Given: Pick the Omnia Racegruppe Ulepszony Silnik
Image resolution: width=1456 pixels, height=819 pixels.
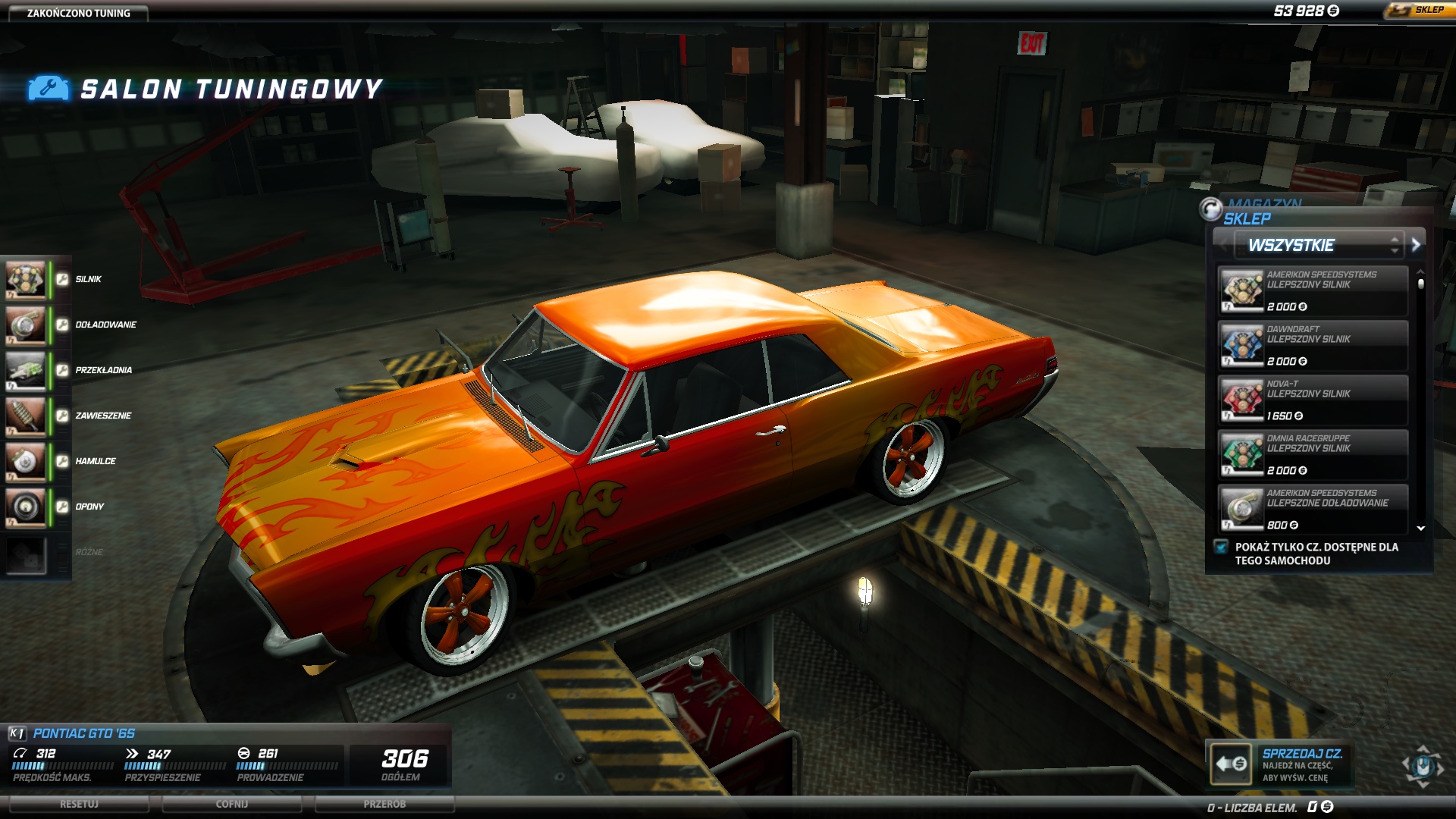Looking at the screenshot, I should click(x=1313, y=455).
